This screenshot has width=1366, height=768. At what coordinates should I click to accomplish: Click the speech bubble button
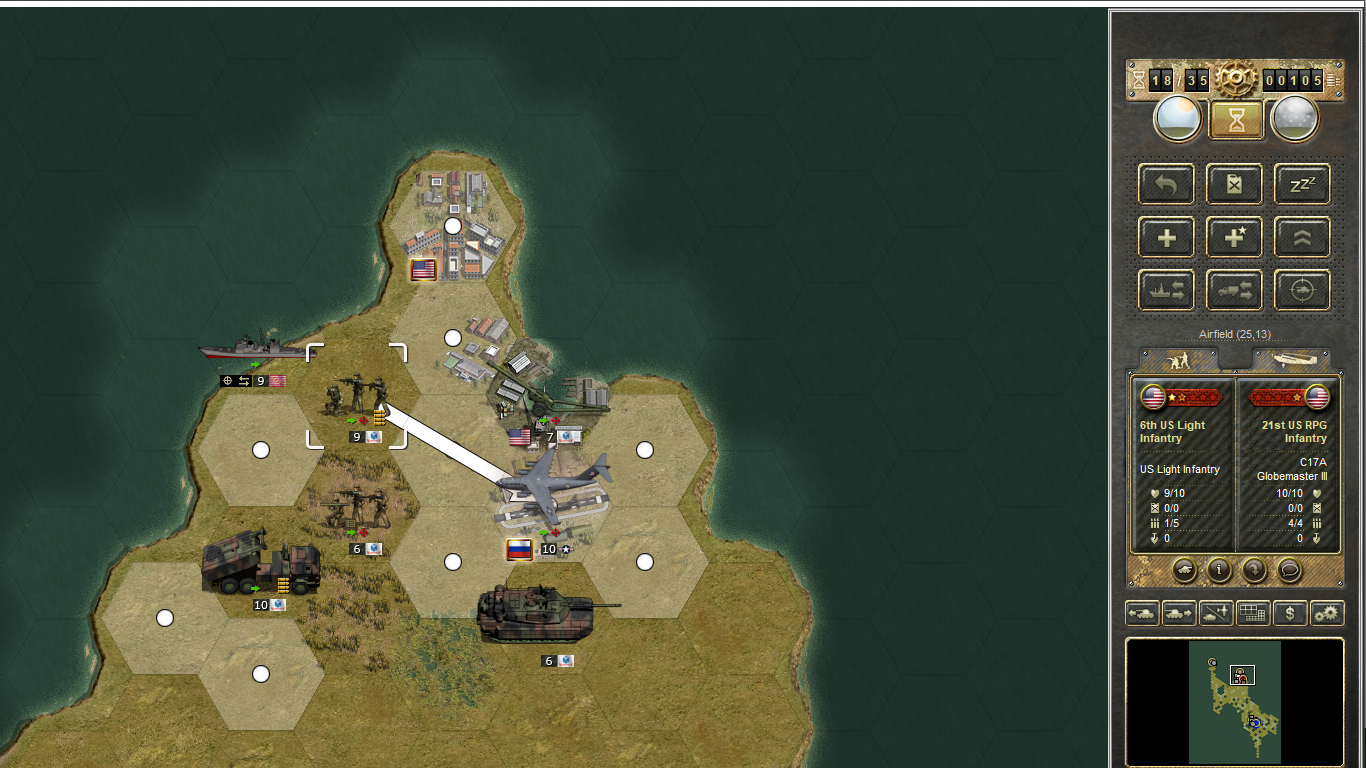(x=1290, y=570)
